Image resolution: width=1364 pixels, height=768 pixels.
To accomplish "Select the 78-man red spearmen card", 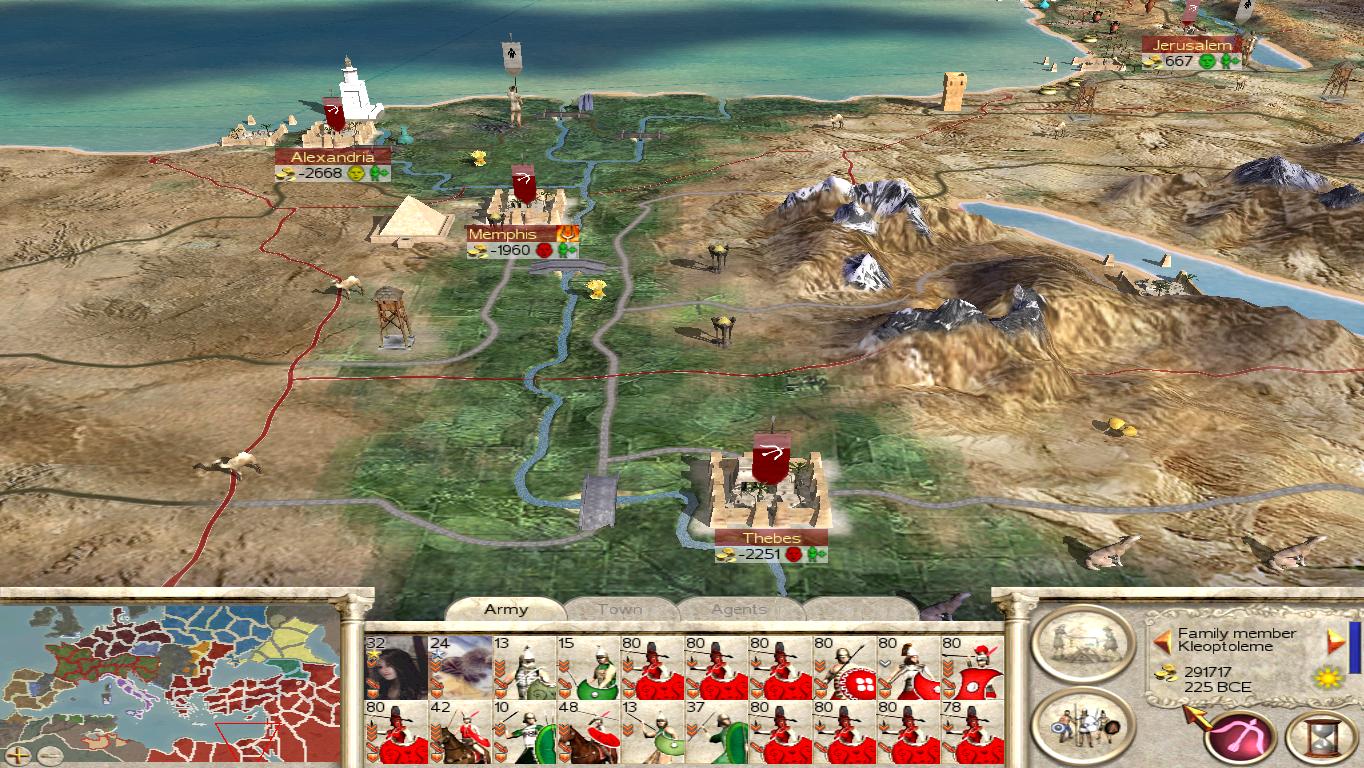I will [x=972, y=732].
